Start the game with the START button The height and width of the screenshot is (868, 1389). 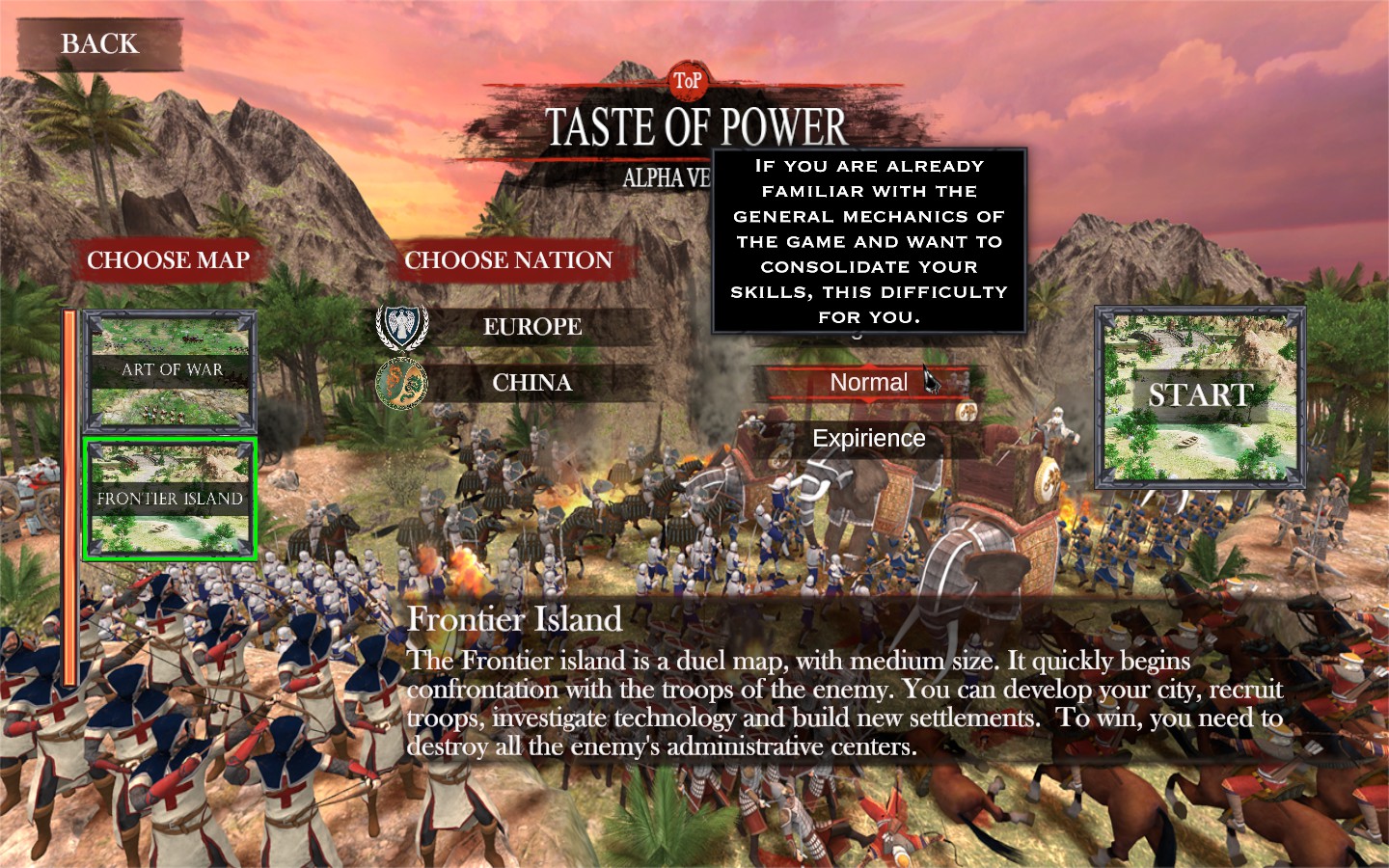click(1200, 395)
